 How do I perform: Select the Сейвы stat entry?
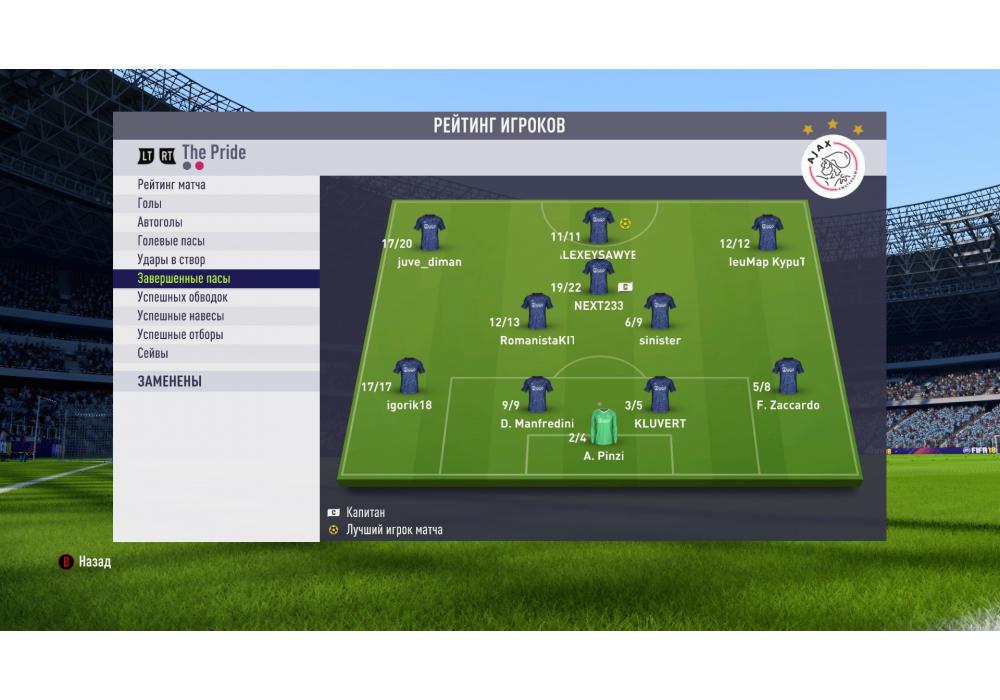coord(153,353)
